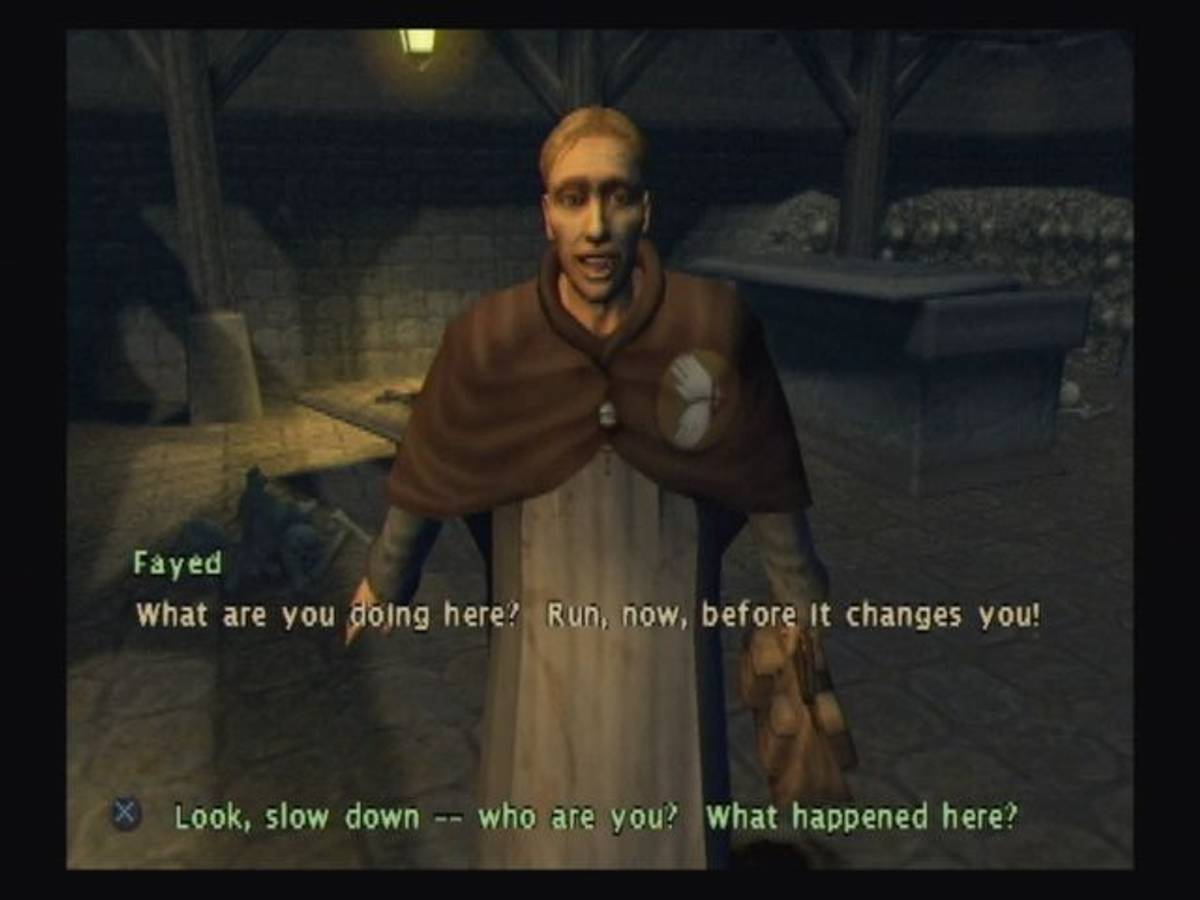1200x900 pixels.
Task: Choose the "Look, slow down" dialogue reply
Action: tap(596, 817)
